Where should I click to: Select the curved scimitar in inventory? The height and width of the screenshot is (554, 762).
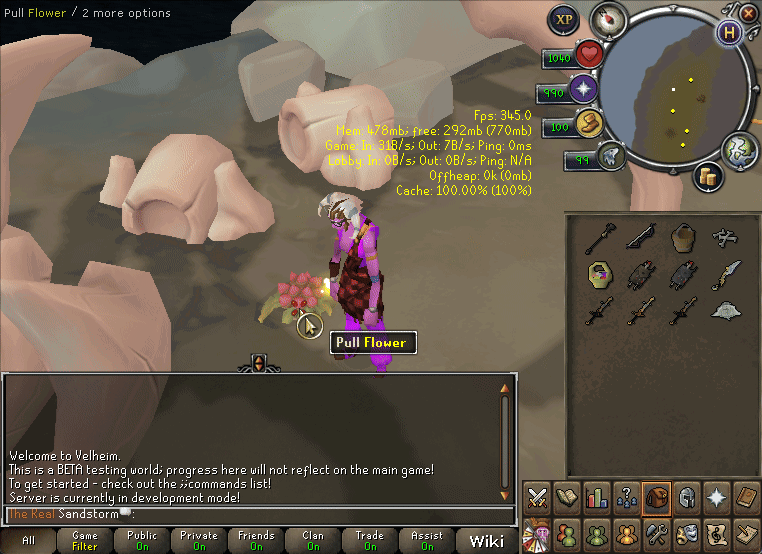727,273
